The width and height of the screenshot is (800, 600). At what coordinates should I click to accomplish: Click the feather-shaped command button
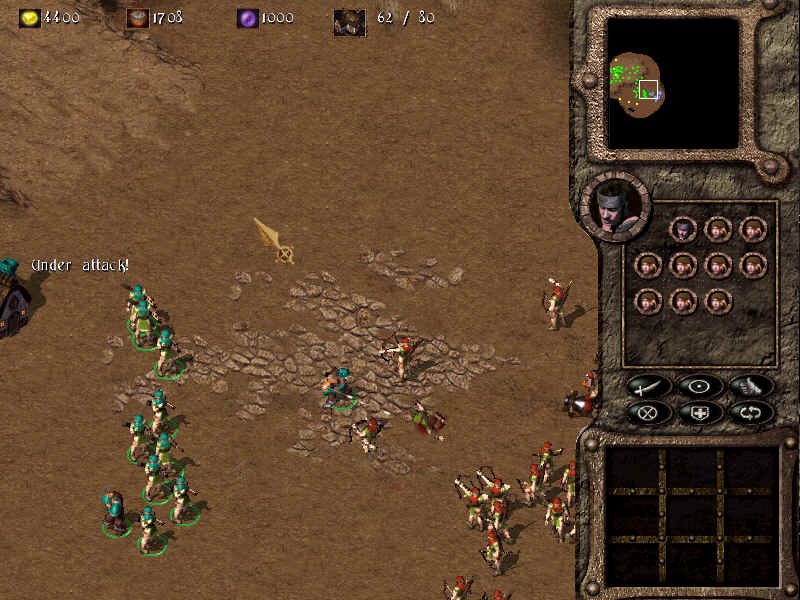[x=749, y=386]
